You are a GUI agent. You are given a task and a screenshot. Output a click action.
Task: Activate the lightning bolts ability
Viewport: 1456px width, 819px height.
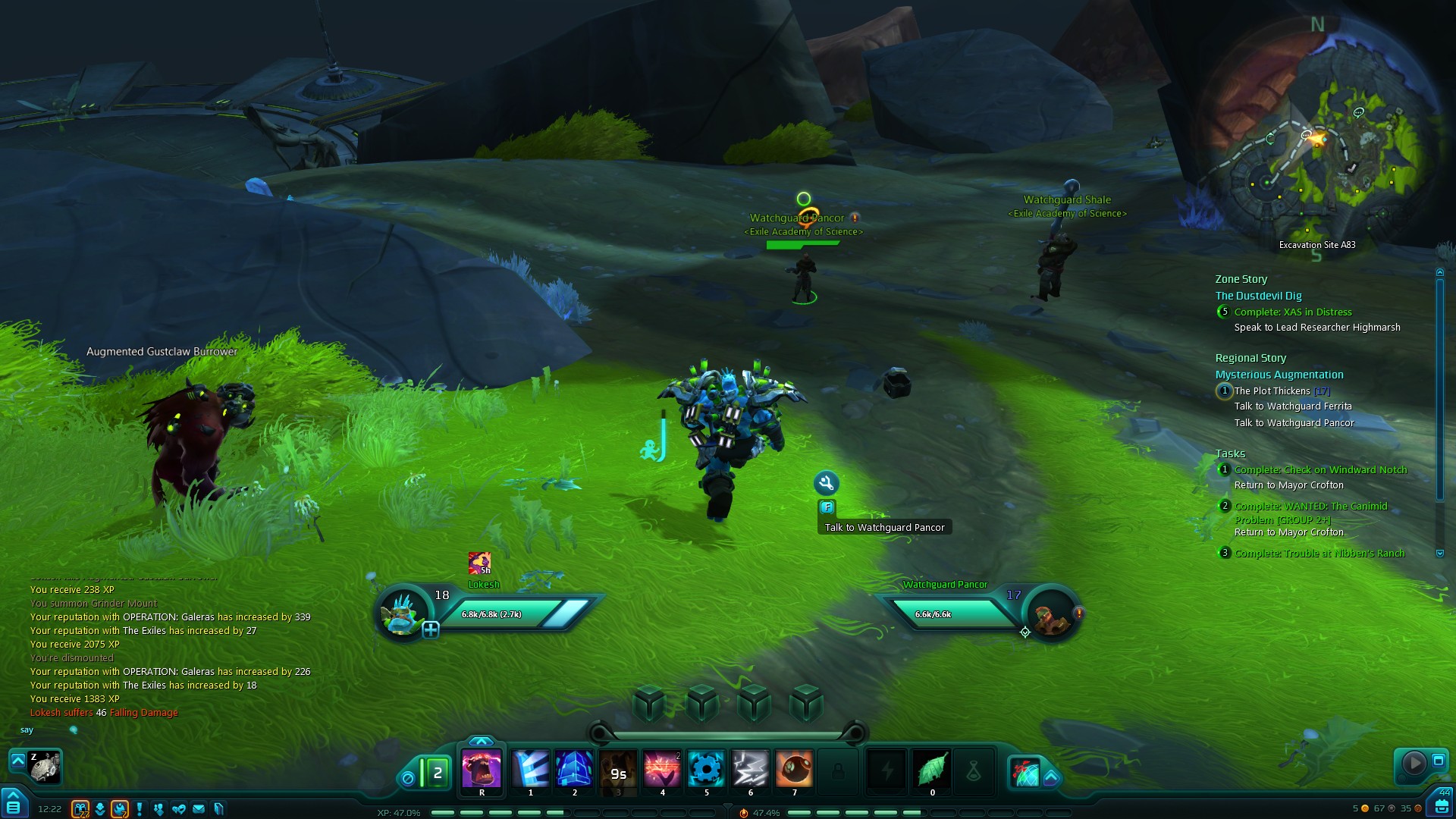[x=750, y=769]
